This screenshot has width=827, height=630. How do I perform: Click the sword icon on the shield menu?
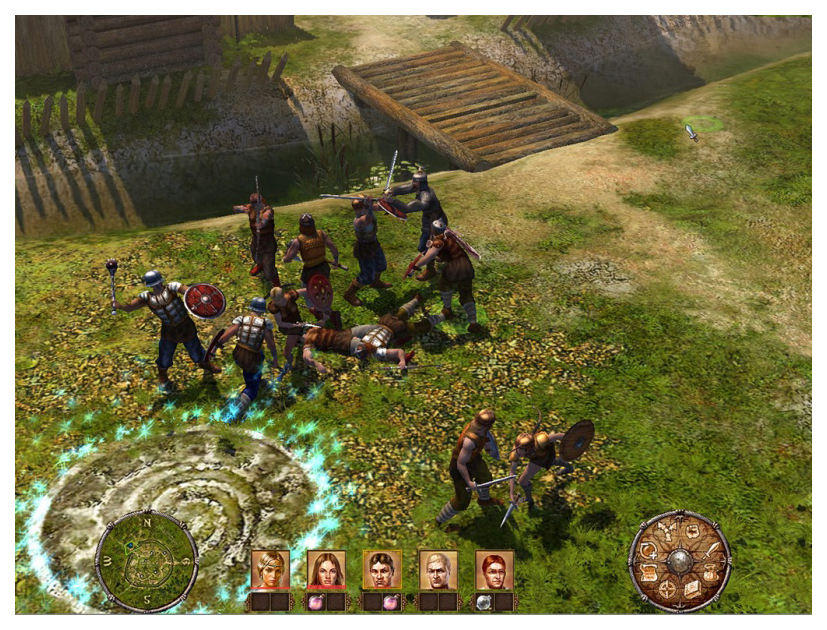710,549
